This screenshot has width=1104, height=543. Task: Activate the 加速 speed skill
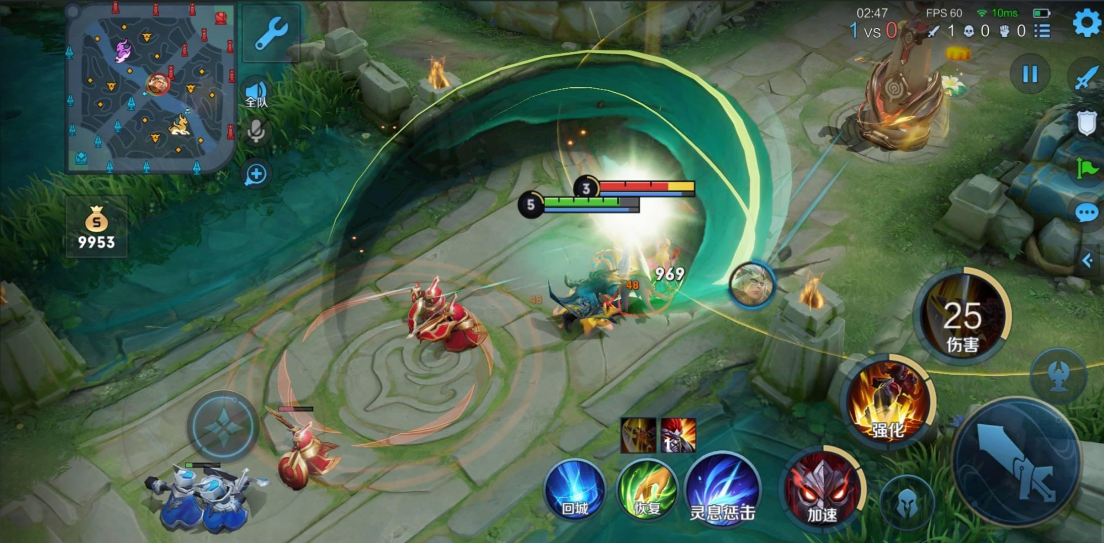pos(822,487)
